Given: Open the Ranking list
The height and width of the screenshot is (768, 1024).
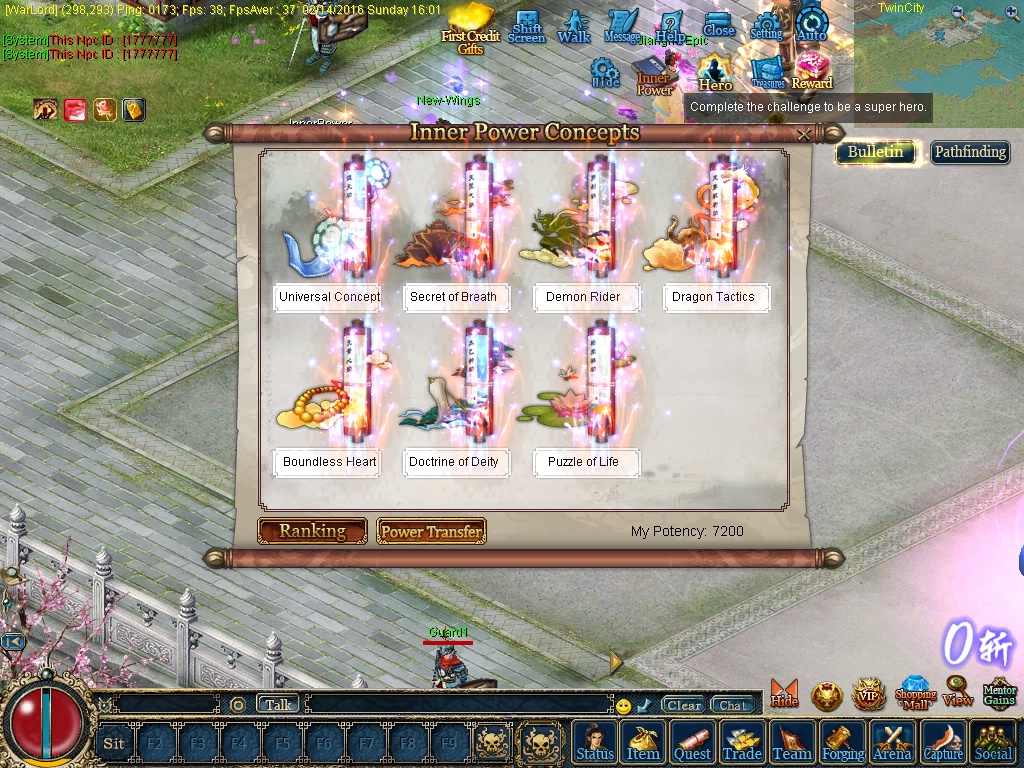Looking at the screenshot, I should [312, 531].
